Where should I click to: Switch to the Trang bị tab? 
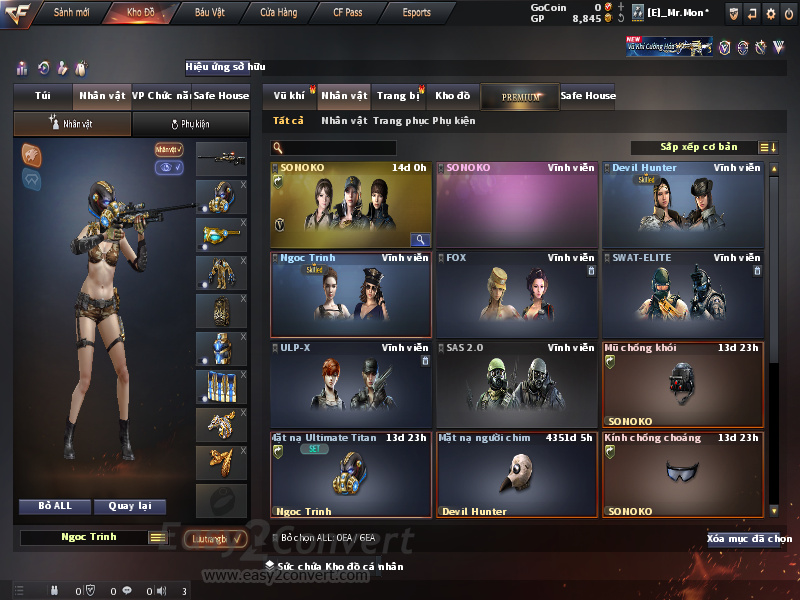pyautogui.click(x=398, y=96)
